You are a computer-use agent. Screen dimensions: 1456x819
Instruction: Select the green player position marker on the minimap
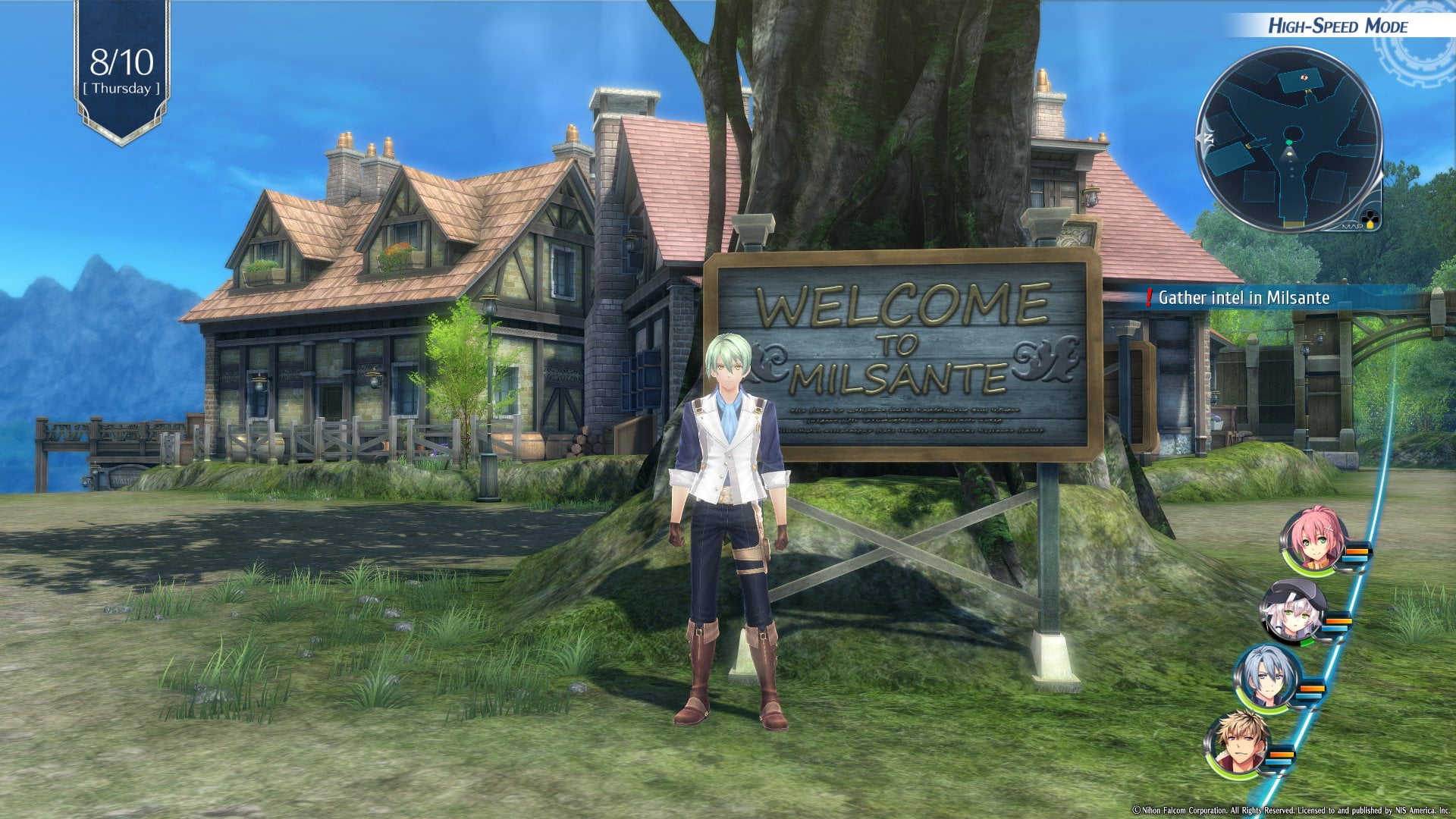tap(1288, 142)
